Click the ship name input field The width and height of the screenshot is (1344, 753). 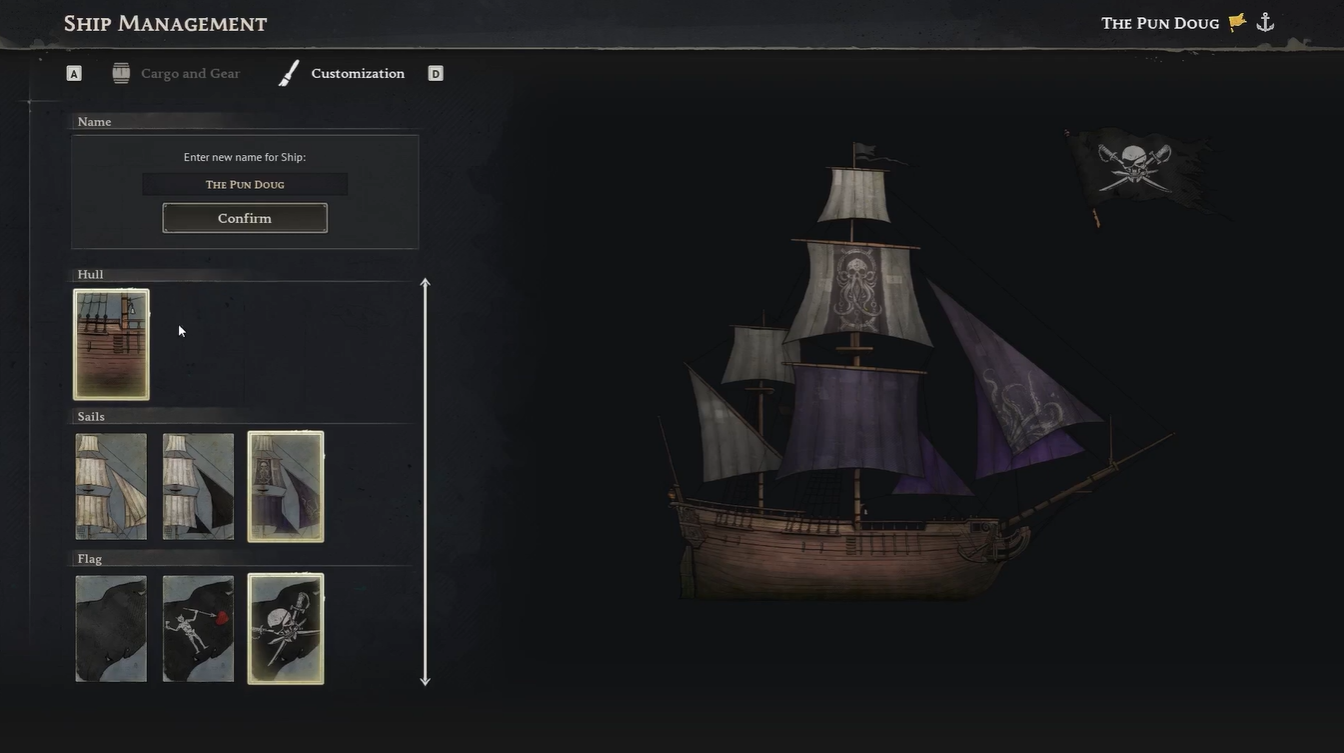point(244,183)
